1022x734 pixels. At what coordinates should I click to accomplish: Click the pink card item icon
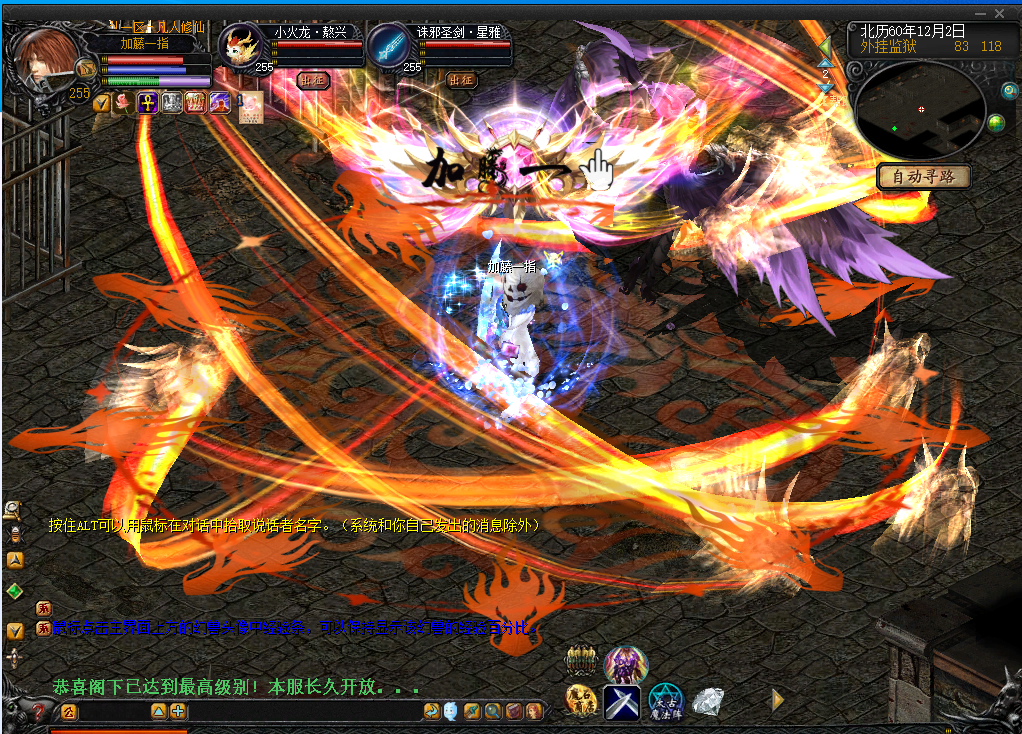point(250,105)
